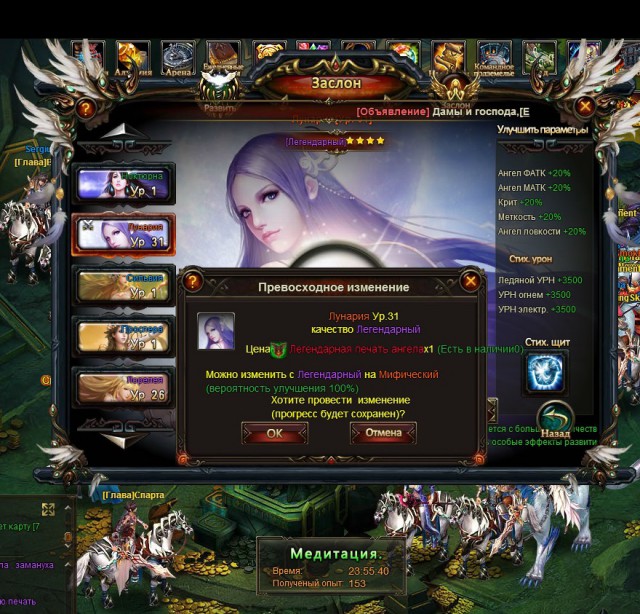Open the Командное подземелье icon
The image size is (640, 614).
[x=494, y=56]
